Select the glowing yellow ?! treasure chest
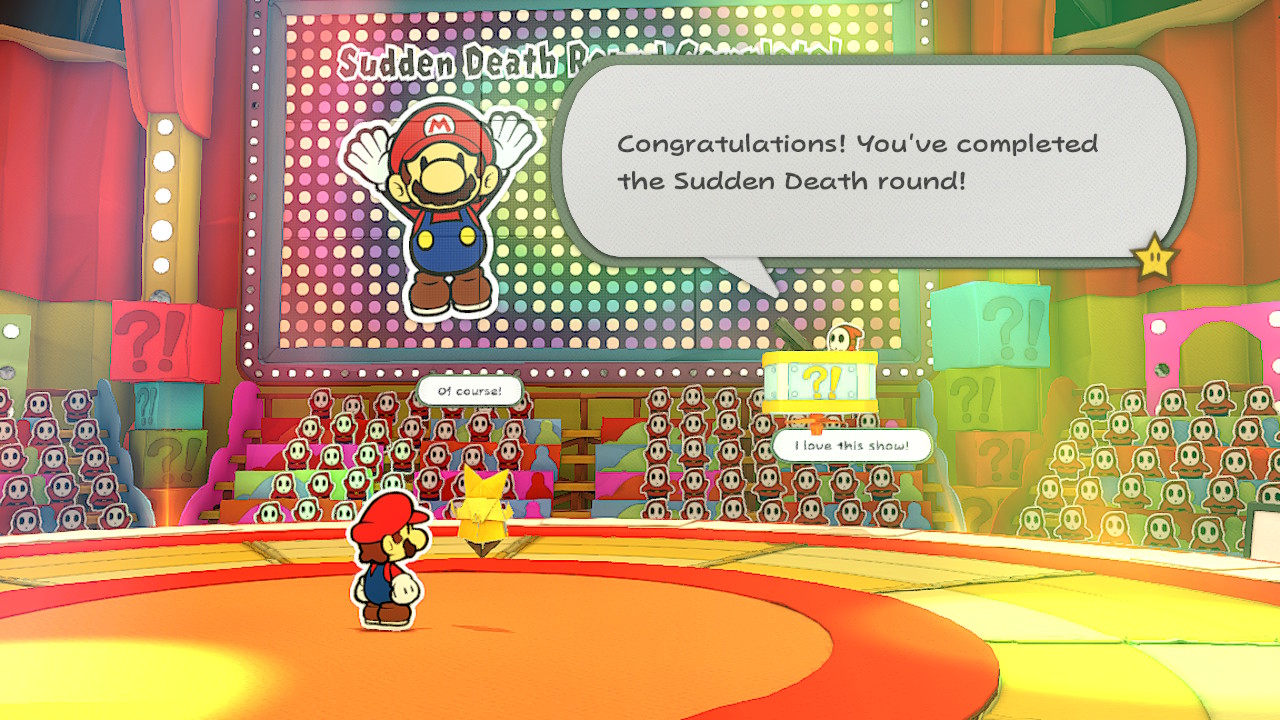Viewport: 1280px width, 720px height. point(820,385)
